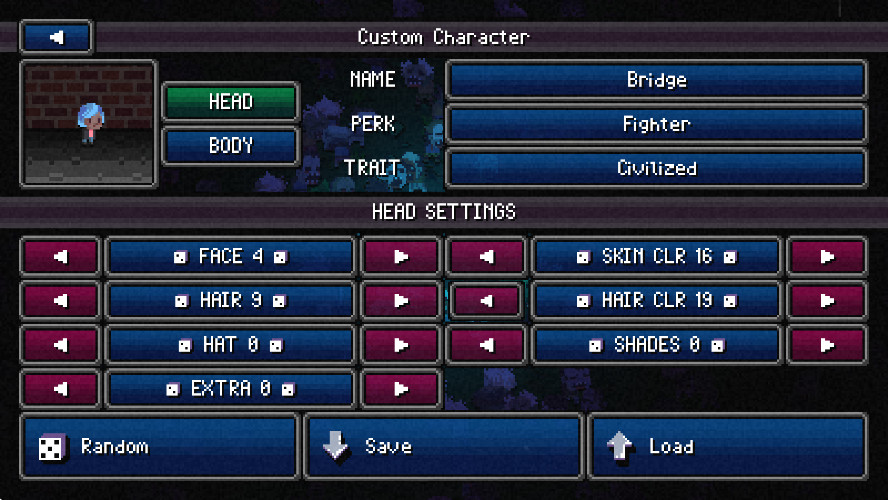
Task: Change the Civilized trait selection
Action: point(656,168)
